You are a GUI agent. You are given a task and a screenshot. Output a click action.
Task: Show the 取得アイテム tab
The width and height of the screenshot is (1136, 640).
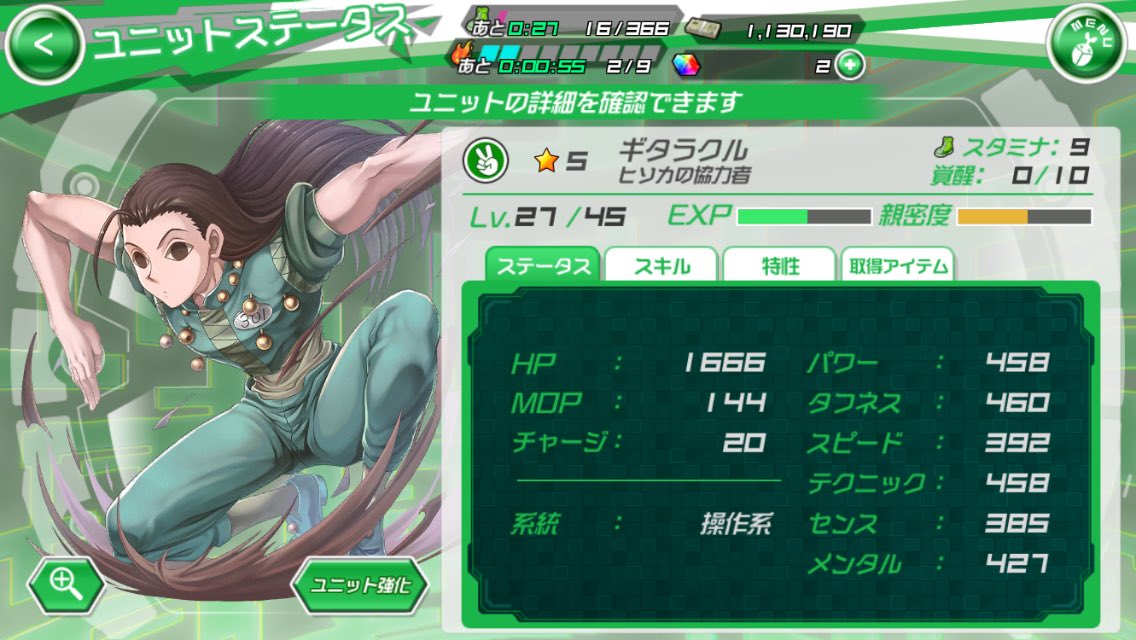[x=897, y=265]
